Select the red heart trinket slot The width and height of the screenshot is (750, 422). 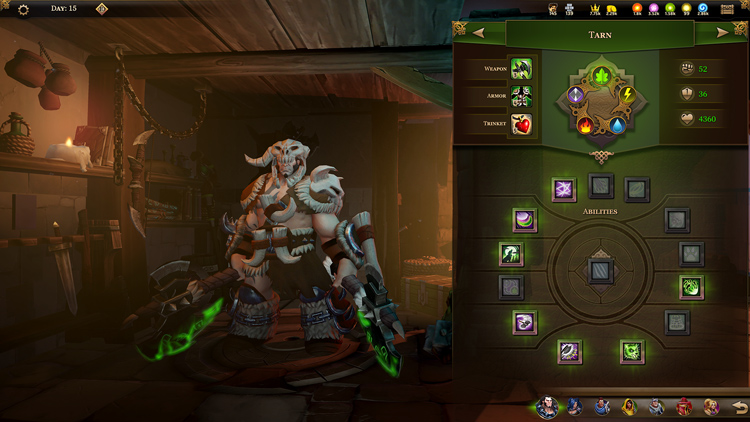coord(521,125)
